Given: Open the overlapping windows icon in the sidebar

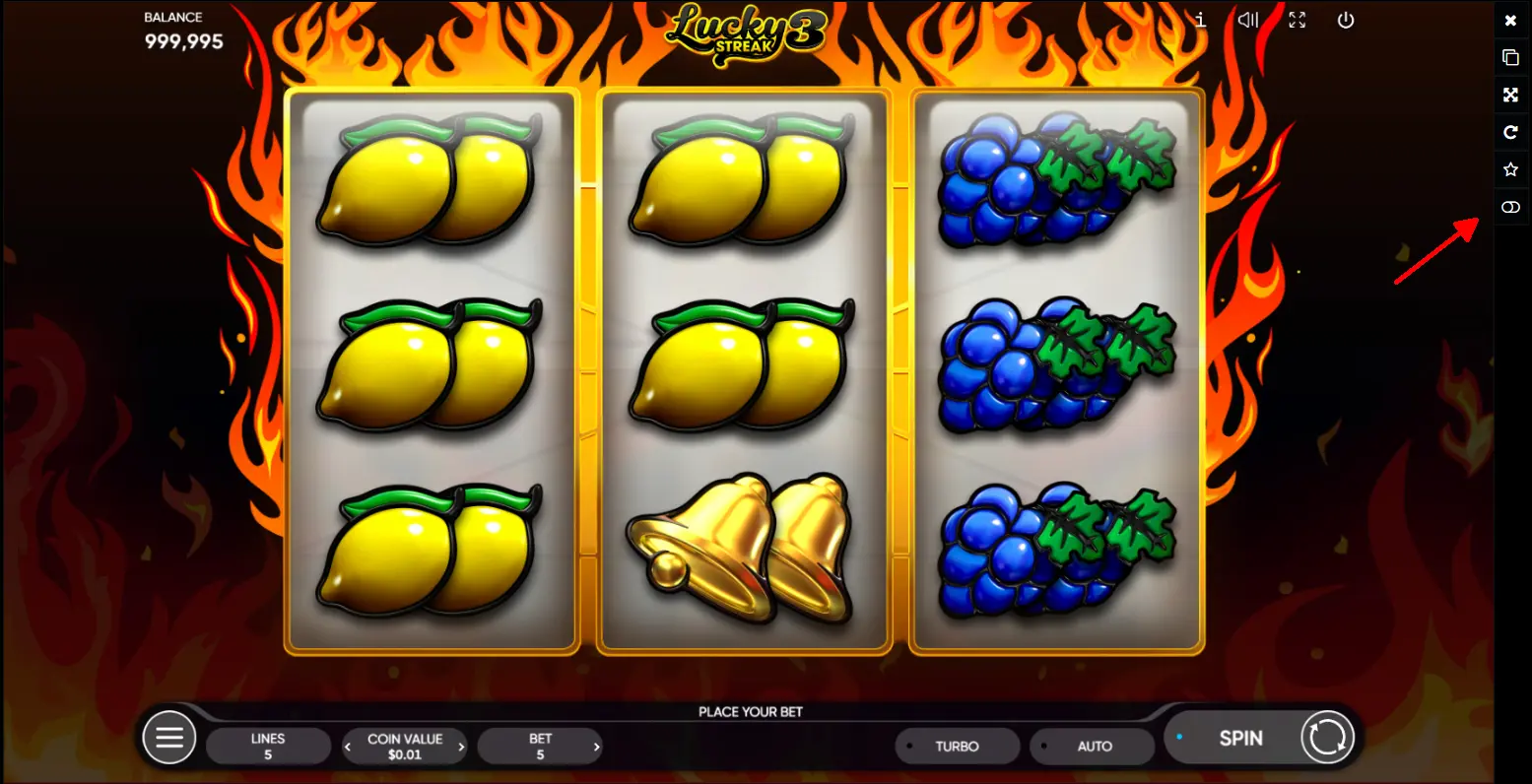Looking at the screenshot, I should (1510, 58).
